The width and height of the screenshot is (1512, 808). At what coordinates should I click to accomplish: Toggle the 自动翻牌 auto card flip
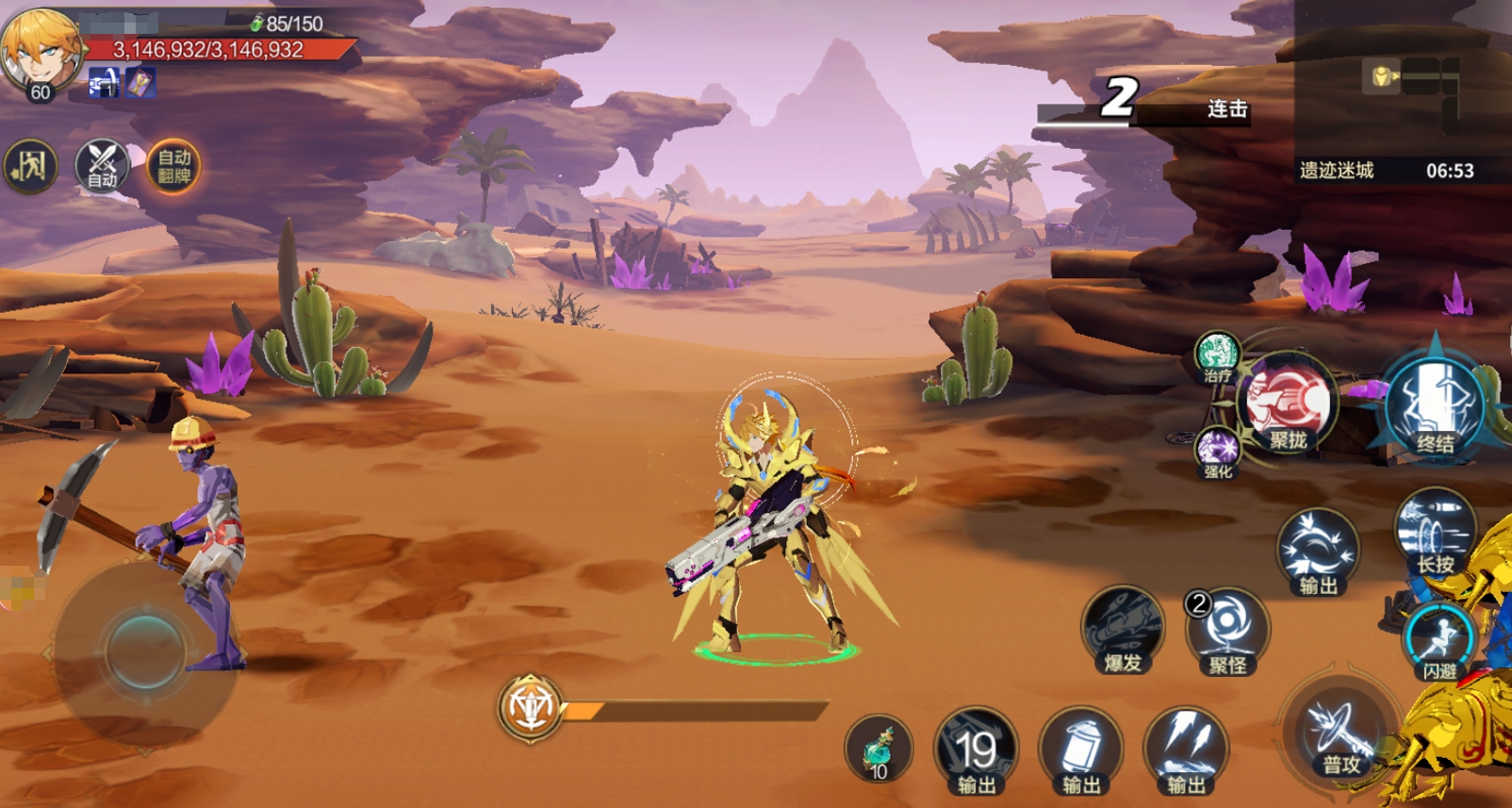pos(174,167)
